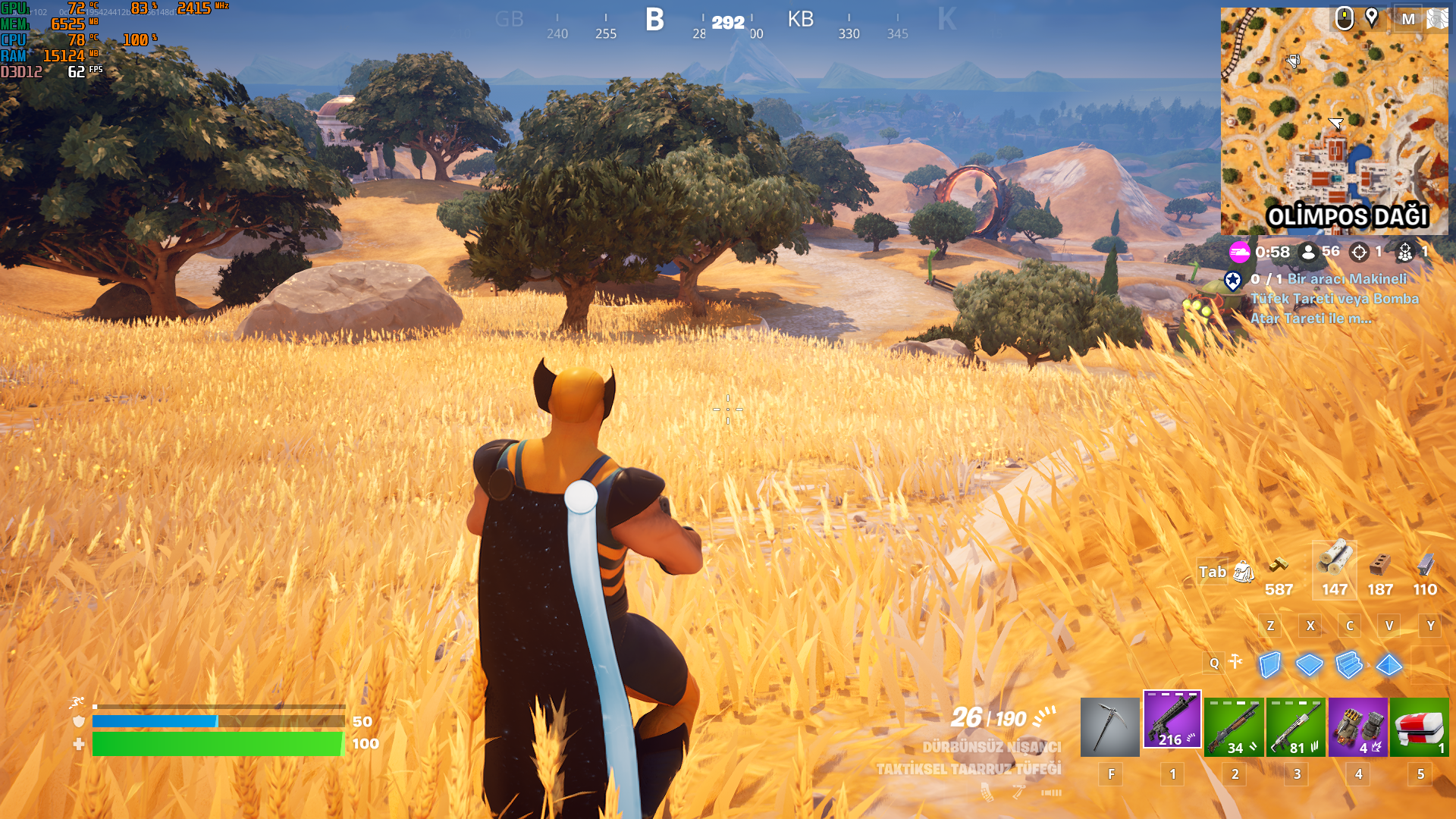
Task: Choose the stairs building piece
Action: [x=1349, y=665]
